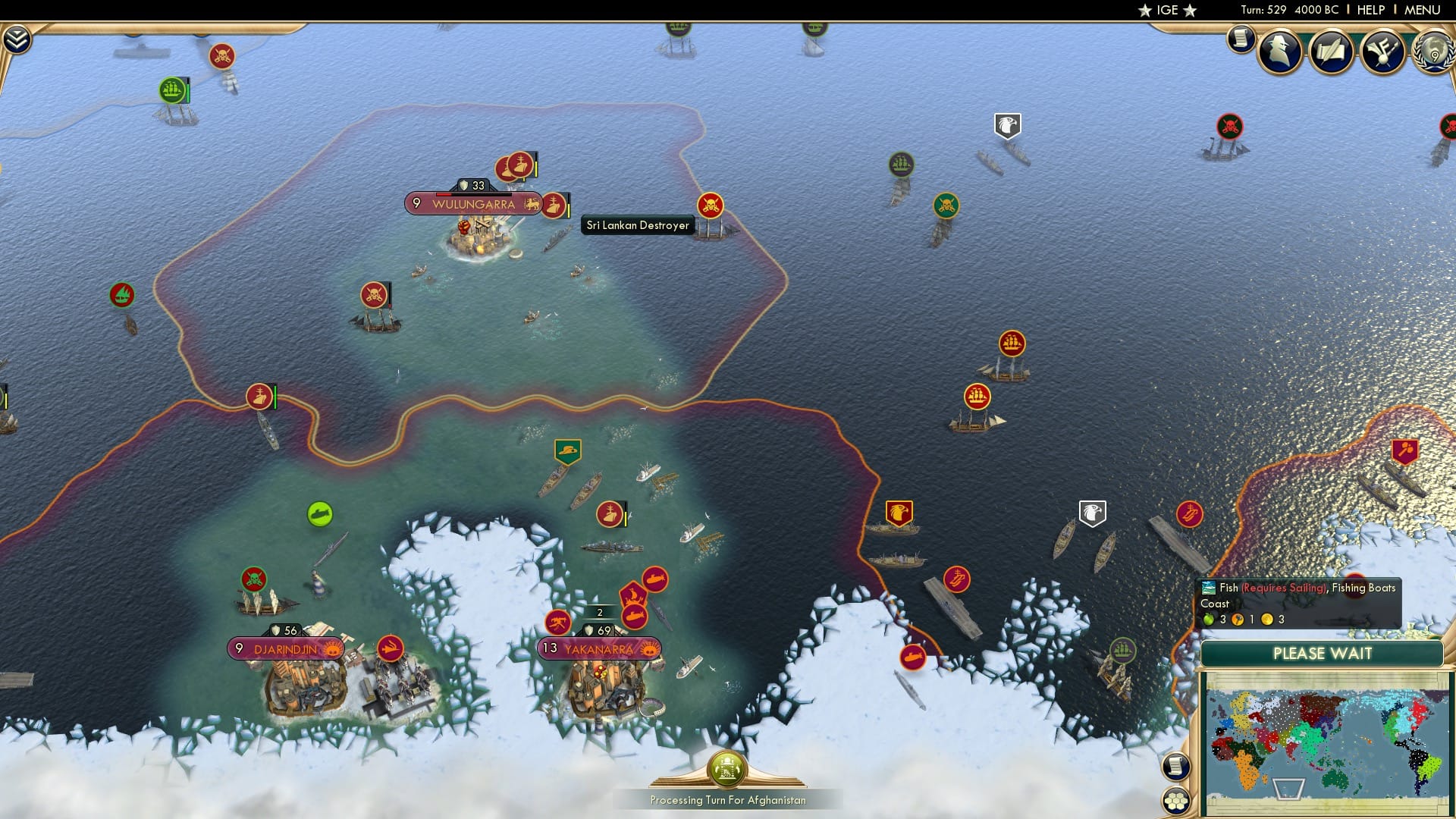Click Yakanarra's defense strength bar showing 69
Viewport: 1456px width, 819px height.
click(598, 629)
